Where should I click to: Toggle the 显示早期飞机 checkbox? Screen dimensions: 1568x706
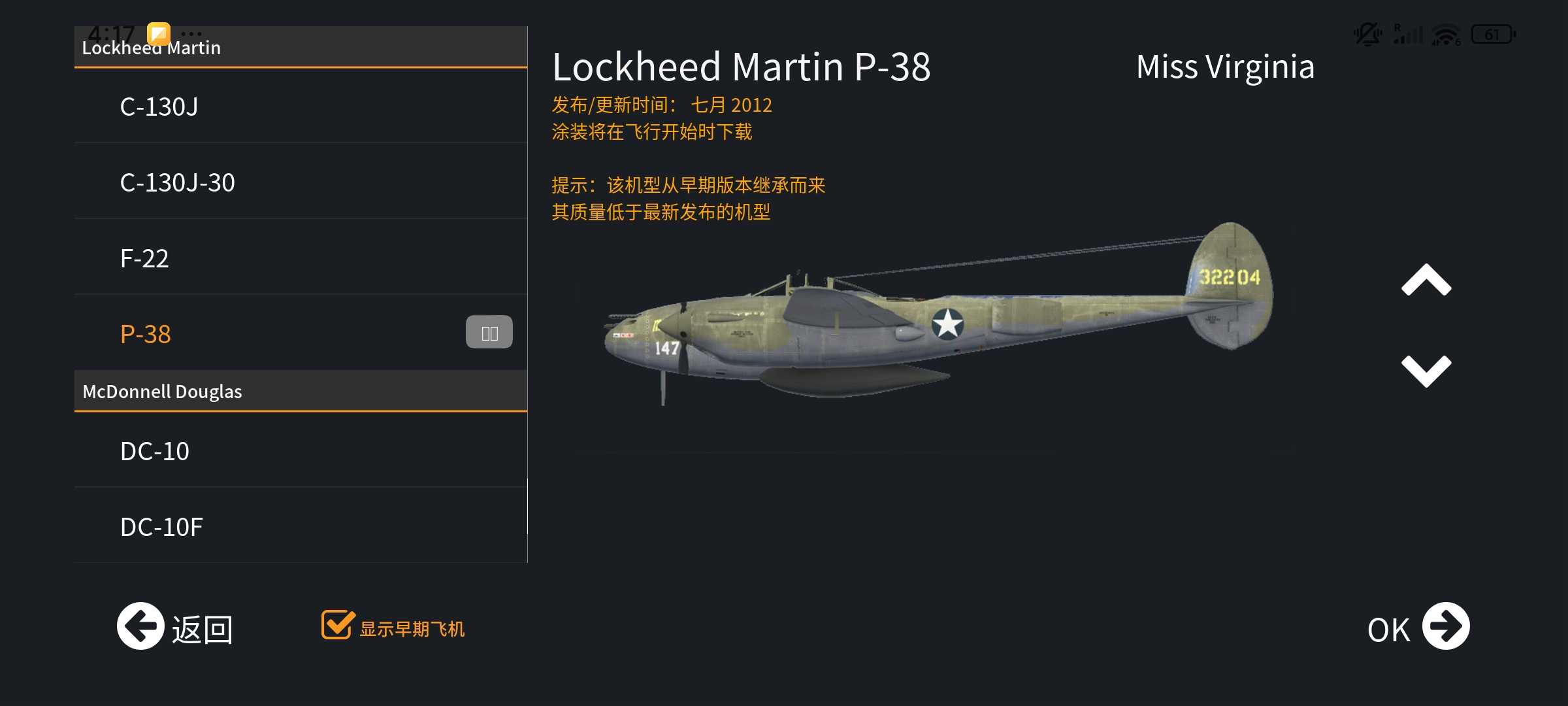338,625
